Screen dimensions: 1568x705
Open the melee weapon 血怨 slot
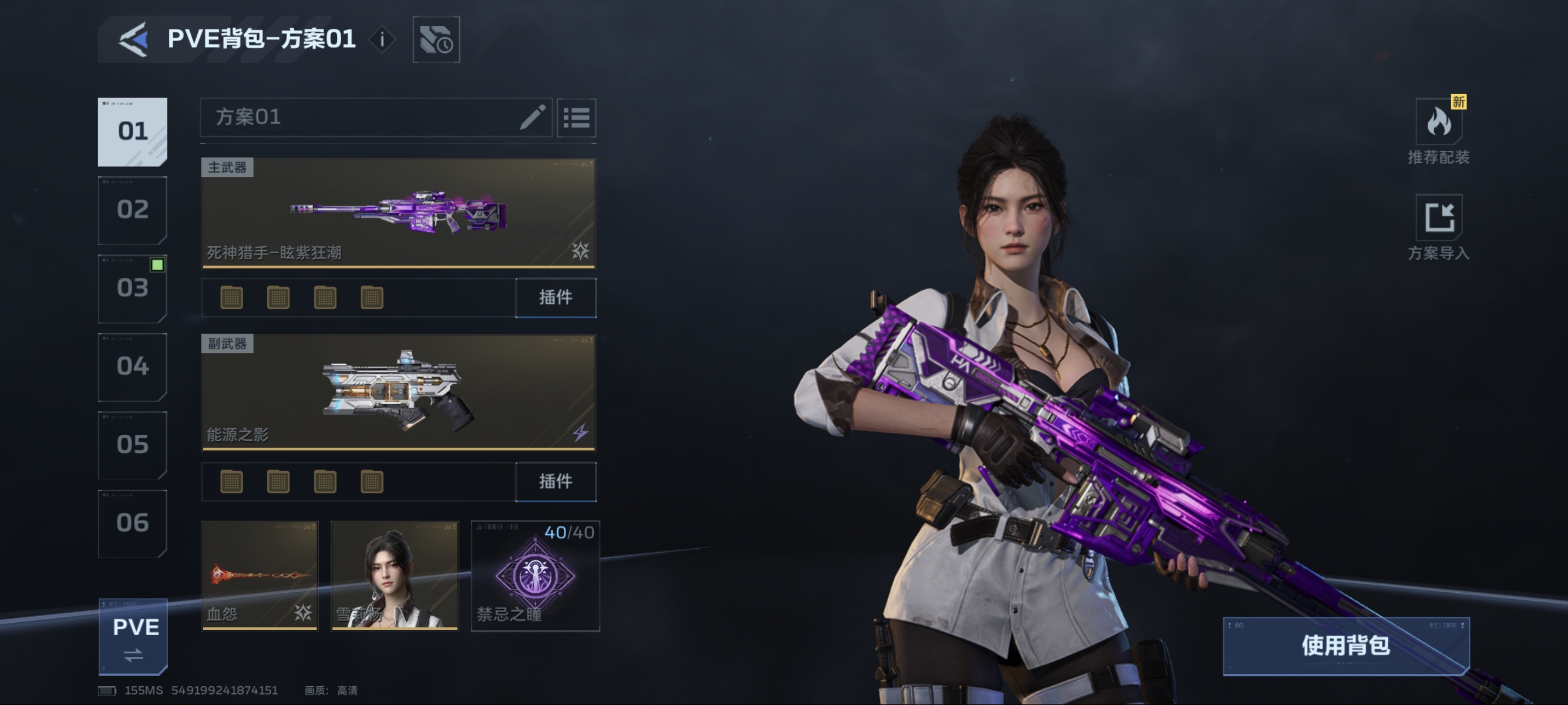tap(260, 575)
